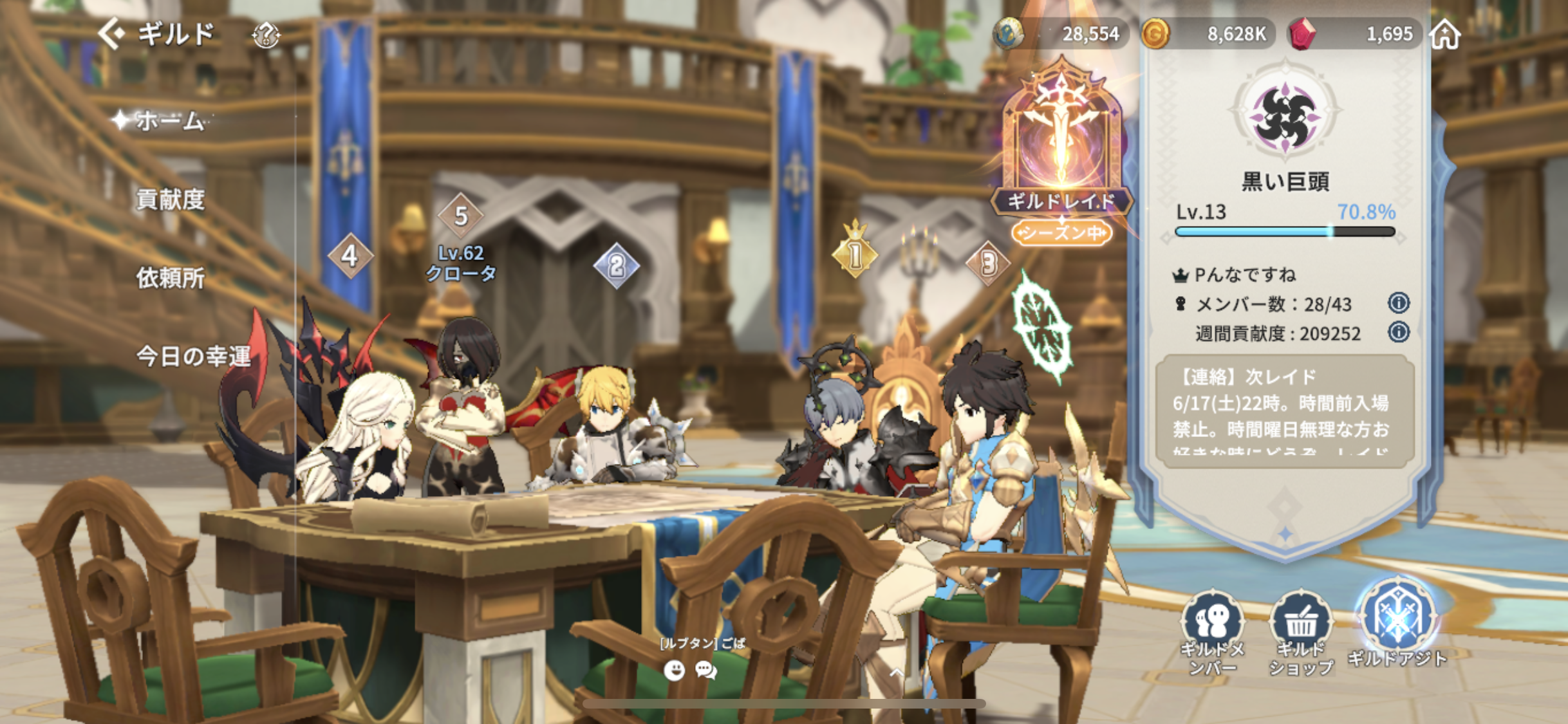This screenshot has height=724, width=1568.
Task: Show info for メンバー数 member count
Action: click(1398, 302)
